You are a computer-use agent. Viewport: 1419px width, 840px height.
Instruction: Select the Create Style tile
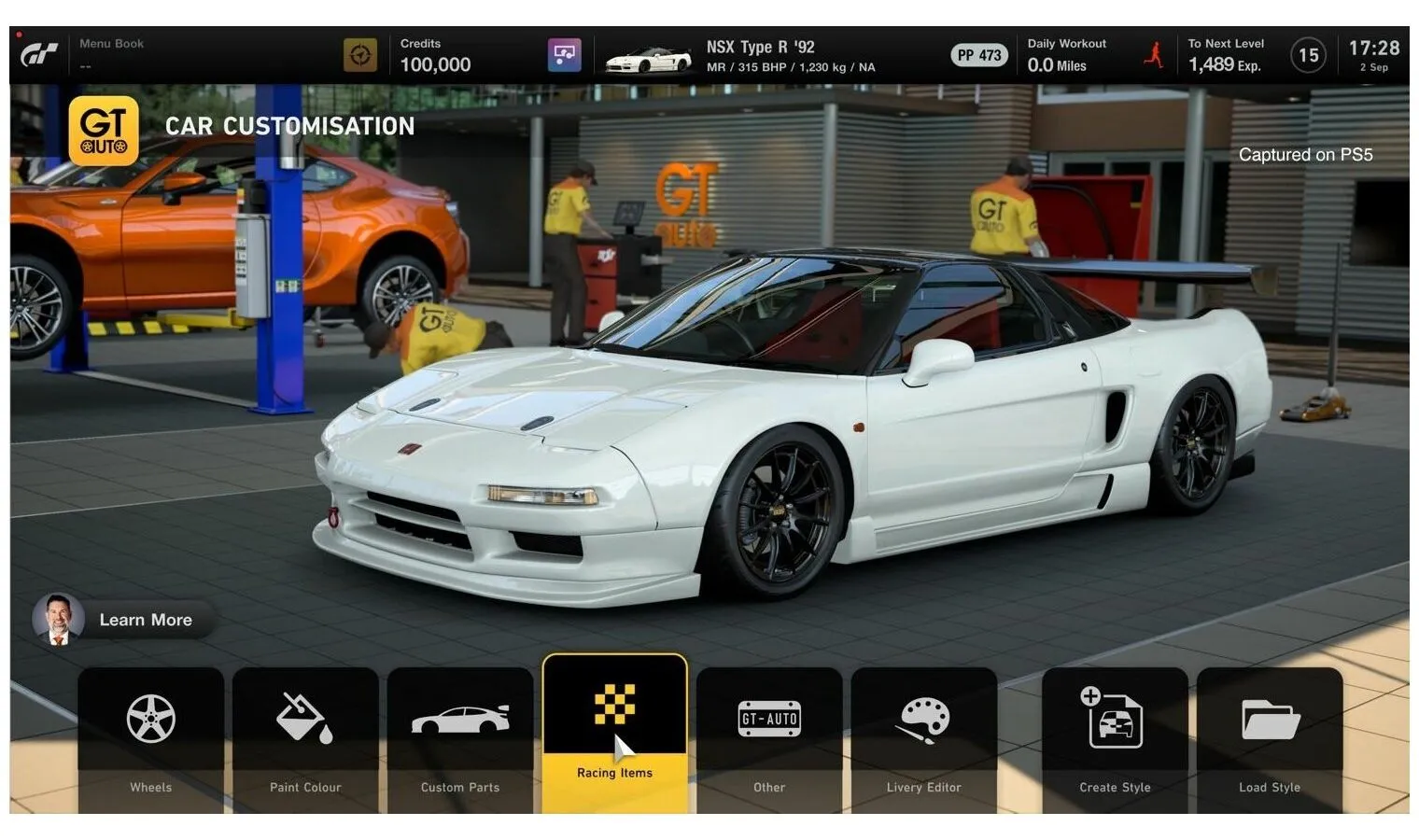coord(1115,737)
